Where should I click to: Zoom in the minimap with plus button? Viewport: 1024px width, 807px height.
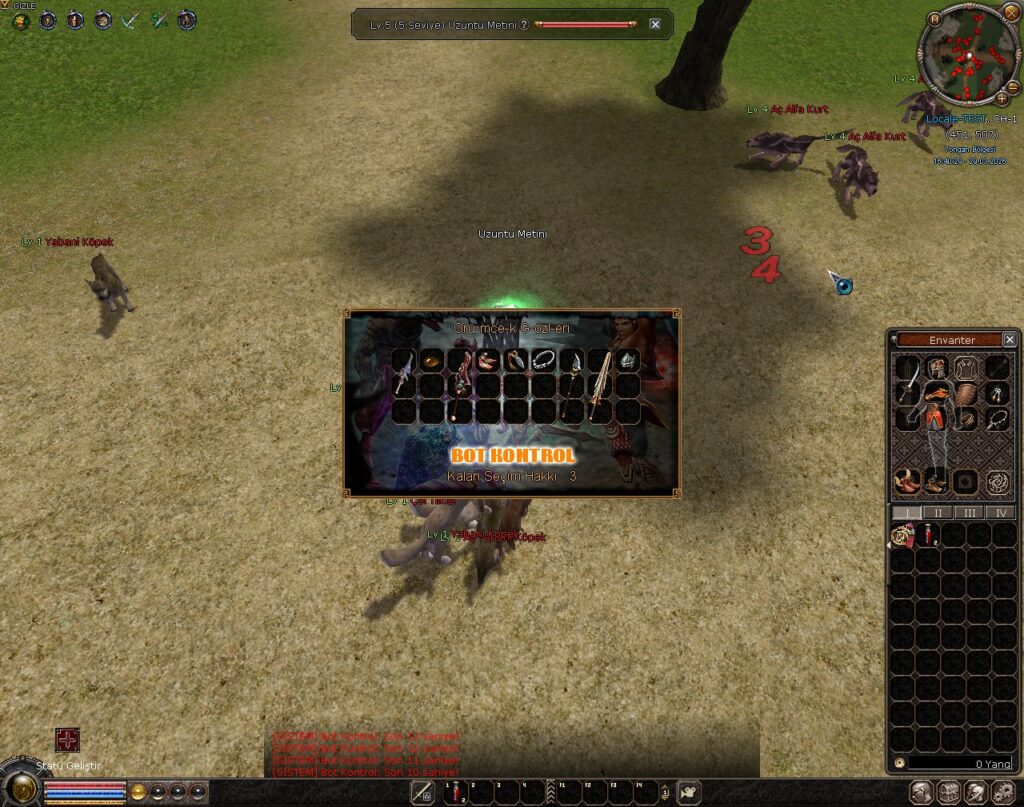pyautogui.click(x=1002, y=98)
